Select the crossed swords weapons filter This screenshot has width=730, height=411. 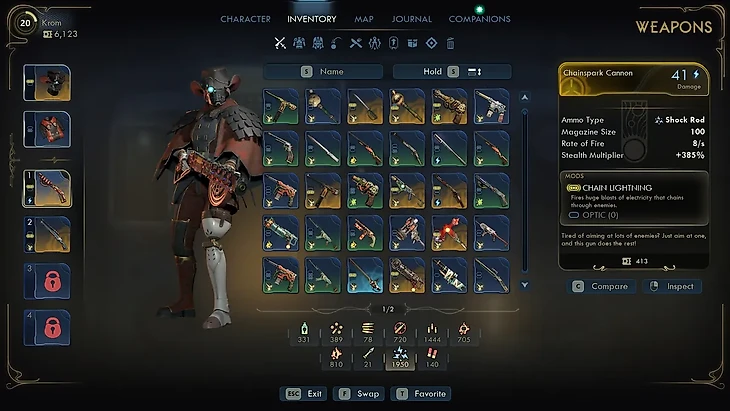[x=280, y=43]
